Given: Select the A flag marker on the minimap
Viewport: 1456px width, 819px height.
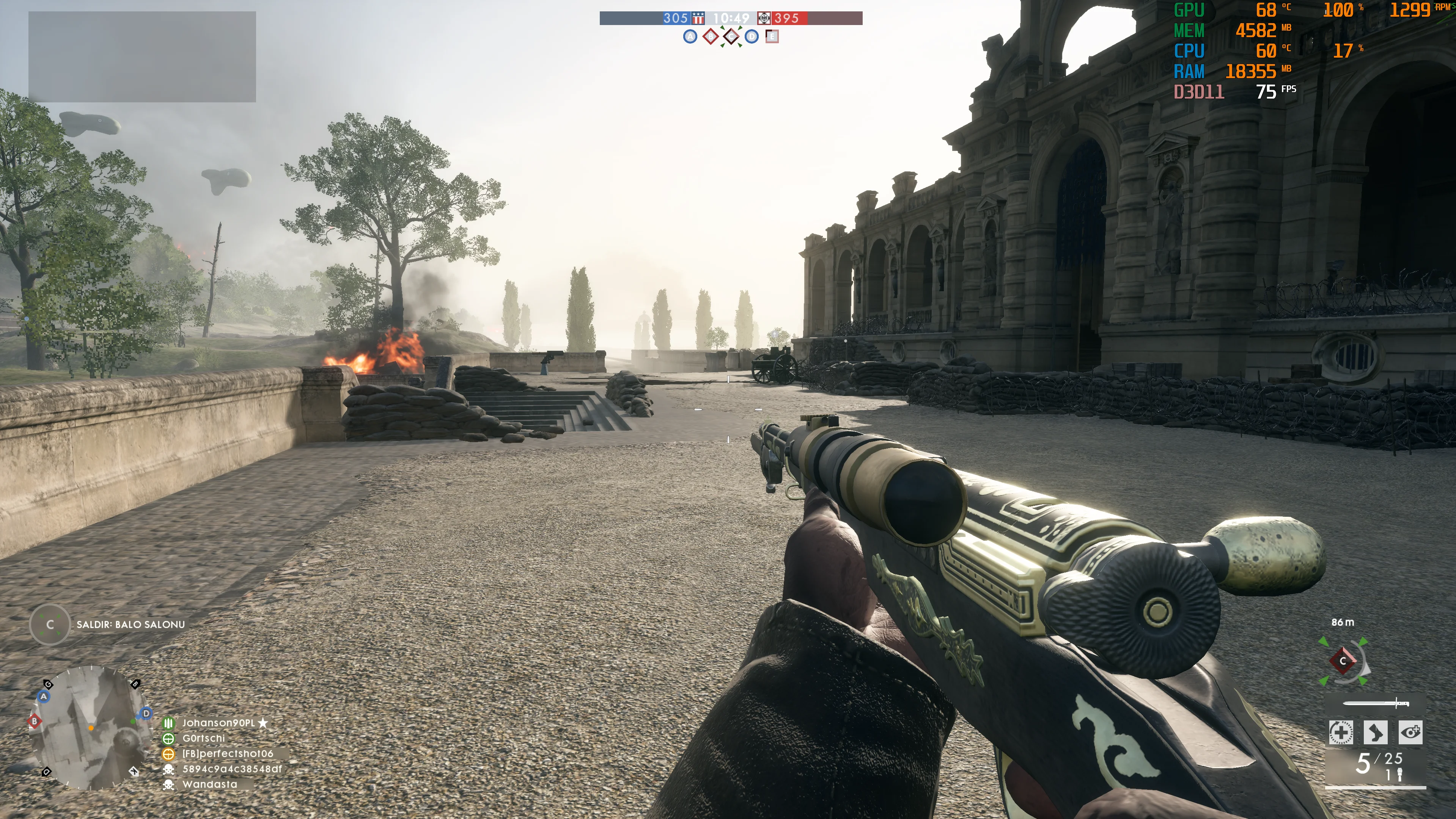Looking at the screenshot, I should tap(44, 697).
